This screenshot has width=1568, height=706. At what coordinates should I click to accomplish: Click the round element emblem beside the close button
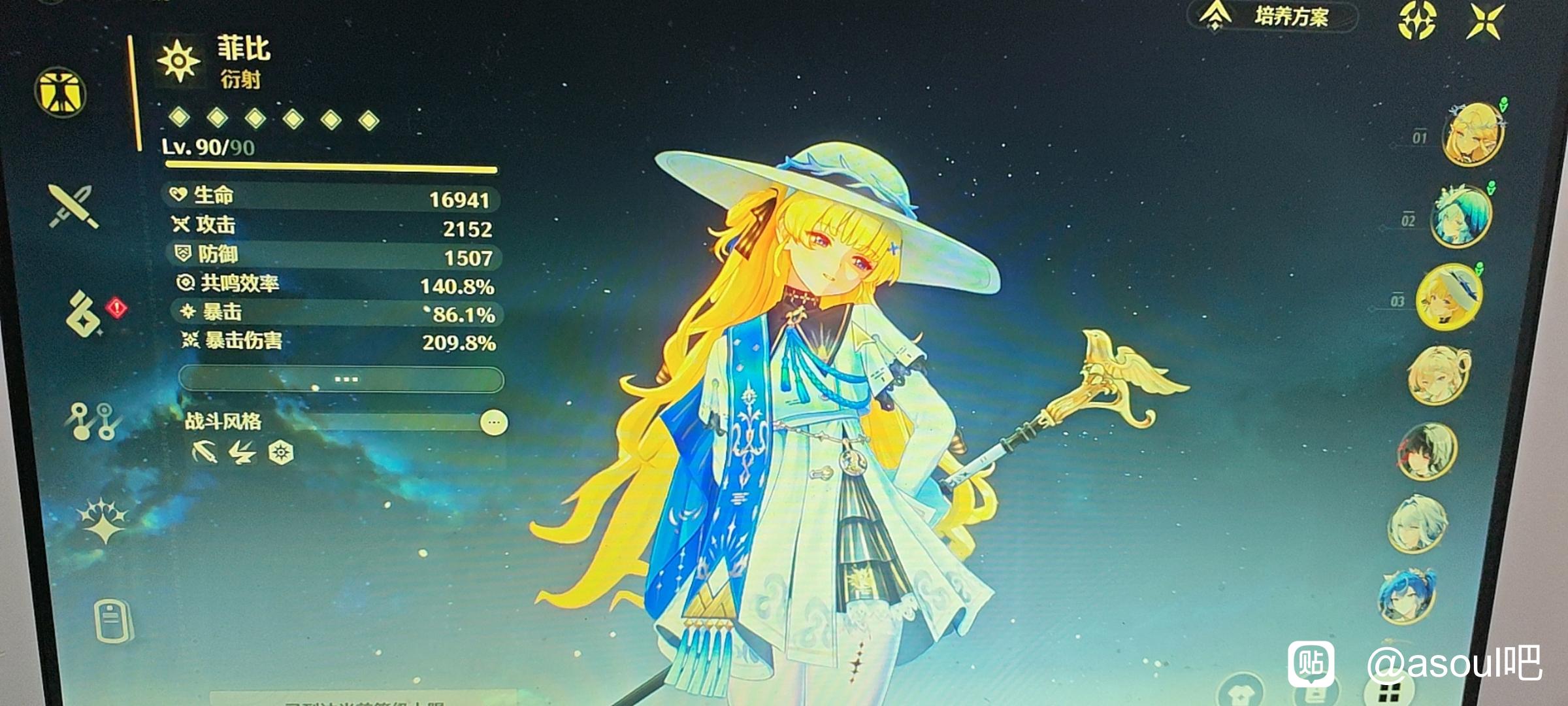click(1417, 20)
